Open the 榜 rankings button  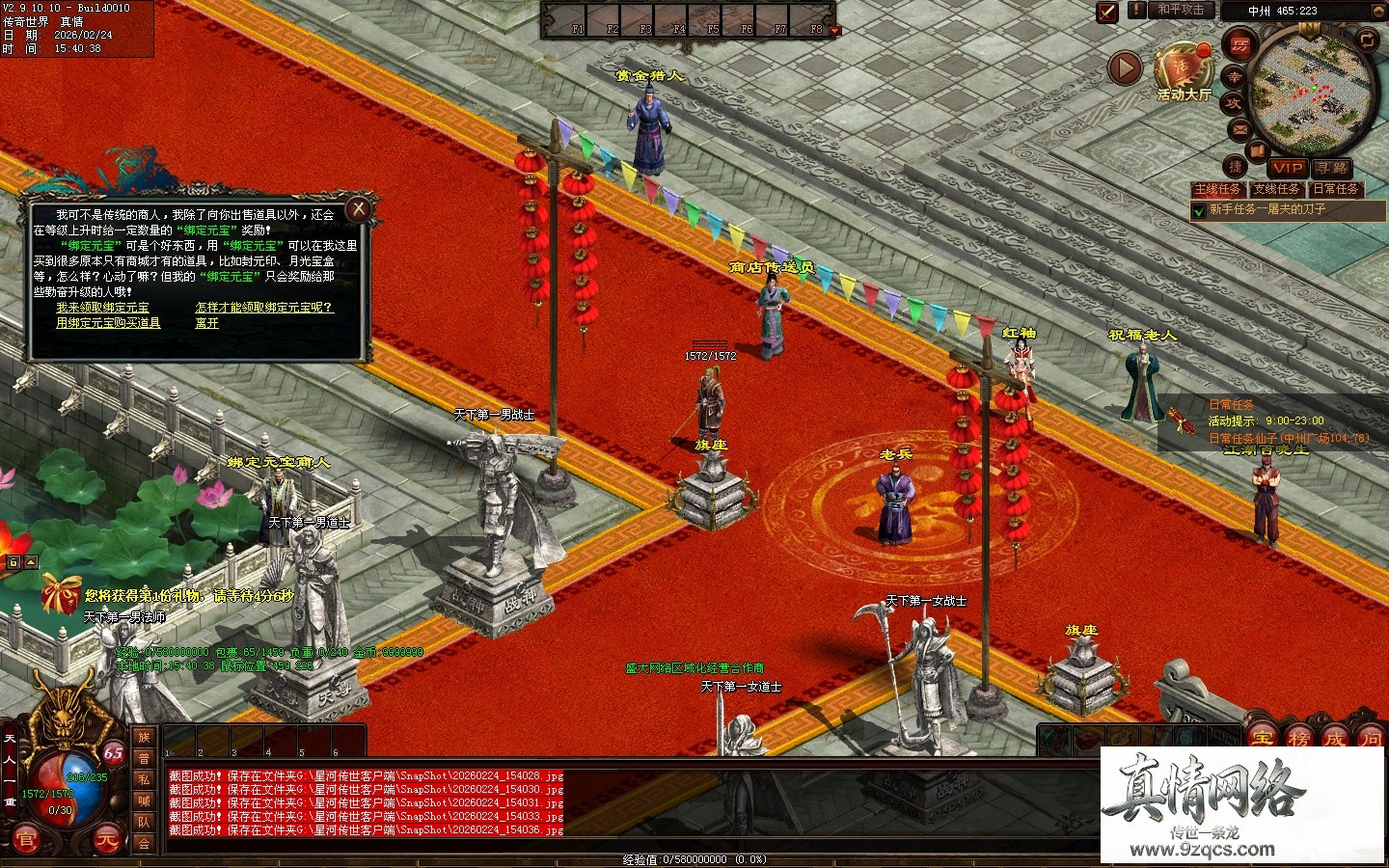click(x=1298, y=740)
